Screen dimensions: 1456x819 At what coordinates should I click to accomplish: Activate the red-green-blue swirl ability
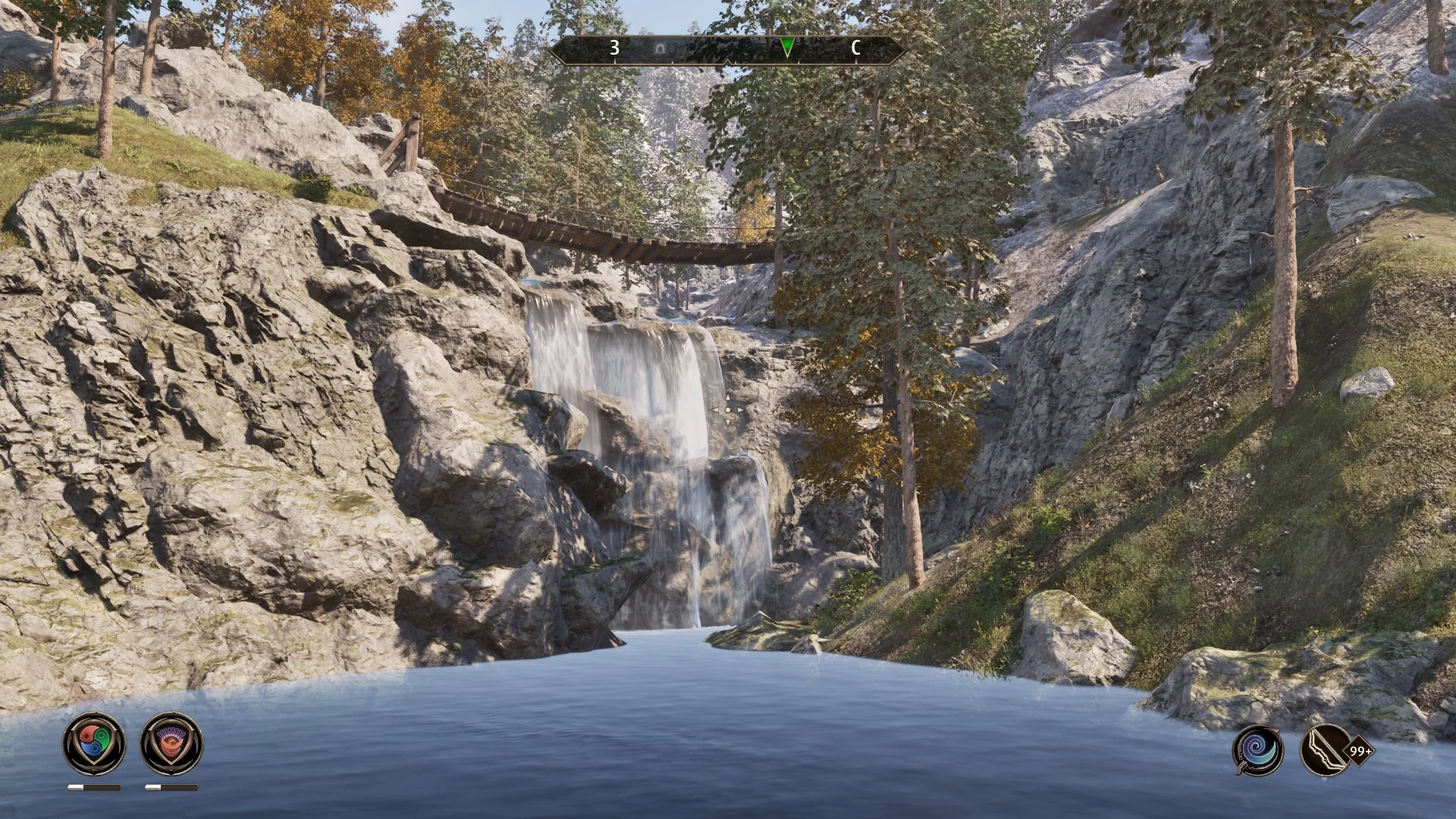[x=93, y=744]
